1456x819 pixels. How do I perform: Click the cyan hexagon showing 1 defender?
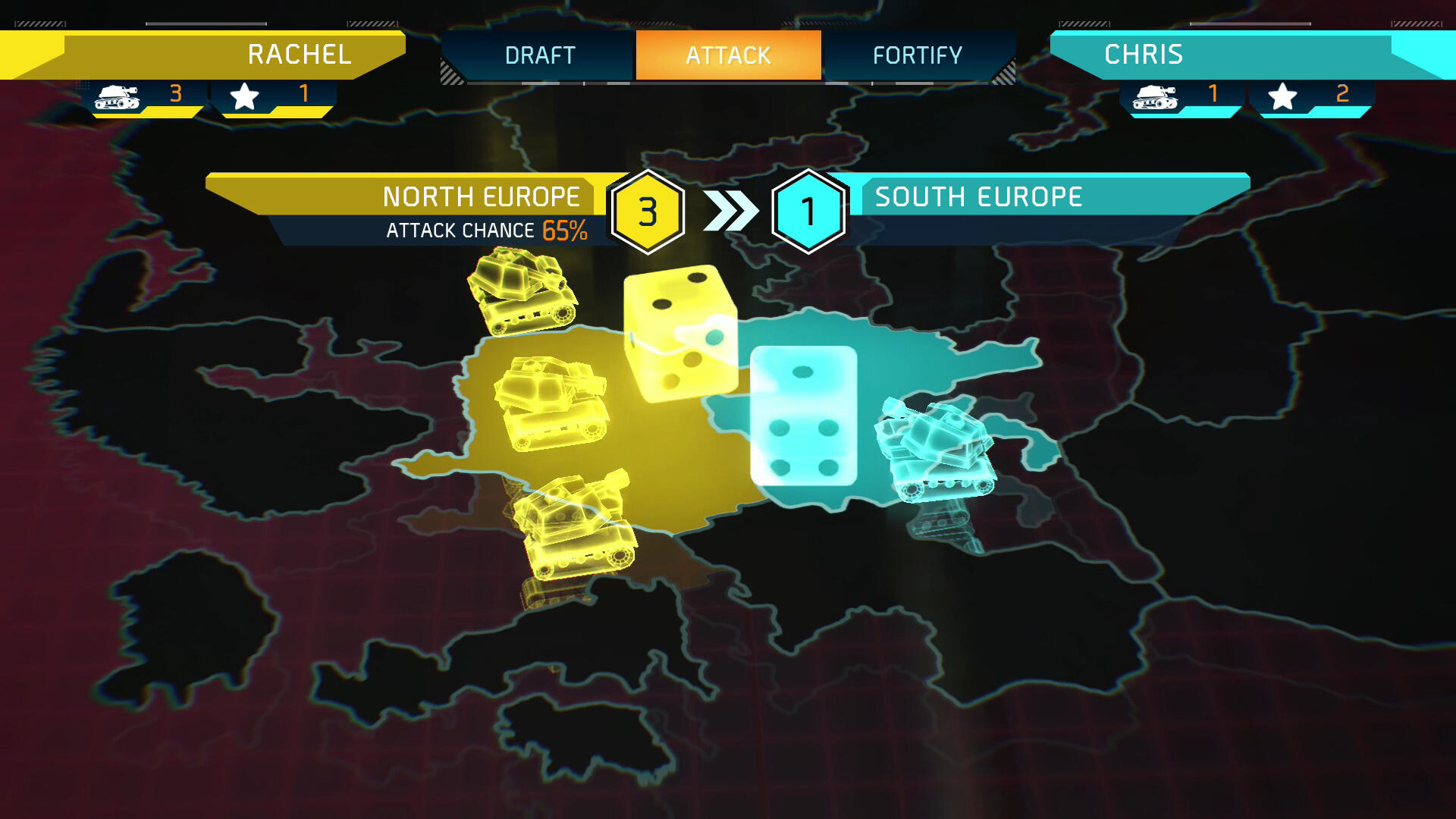pyautogui.click(x=809, y=211)
